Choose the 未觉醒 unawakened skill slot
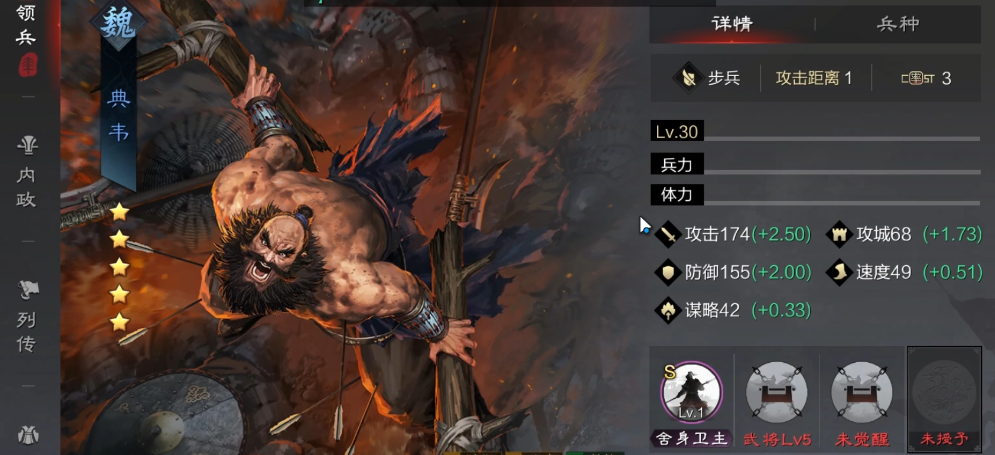995x455 pixels. (x=861, y=394)
